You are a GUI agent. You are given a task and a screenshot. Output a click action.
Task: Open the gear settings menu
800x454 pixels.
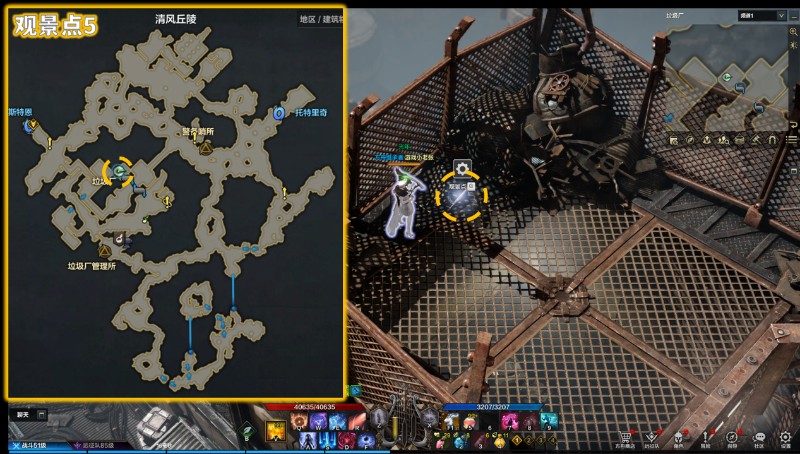tap(785, 436)
